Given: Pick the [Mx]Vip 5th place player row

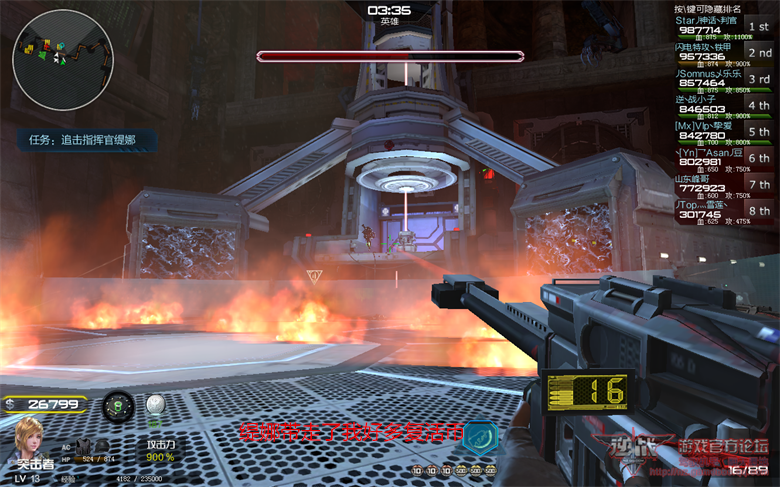Looking at the screenshot, I should 723,132.
